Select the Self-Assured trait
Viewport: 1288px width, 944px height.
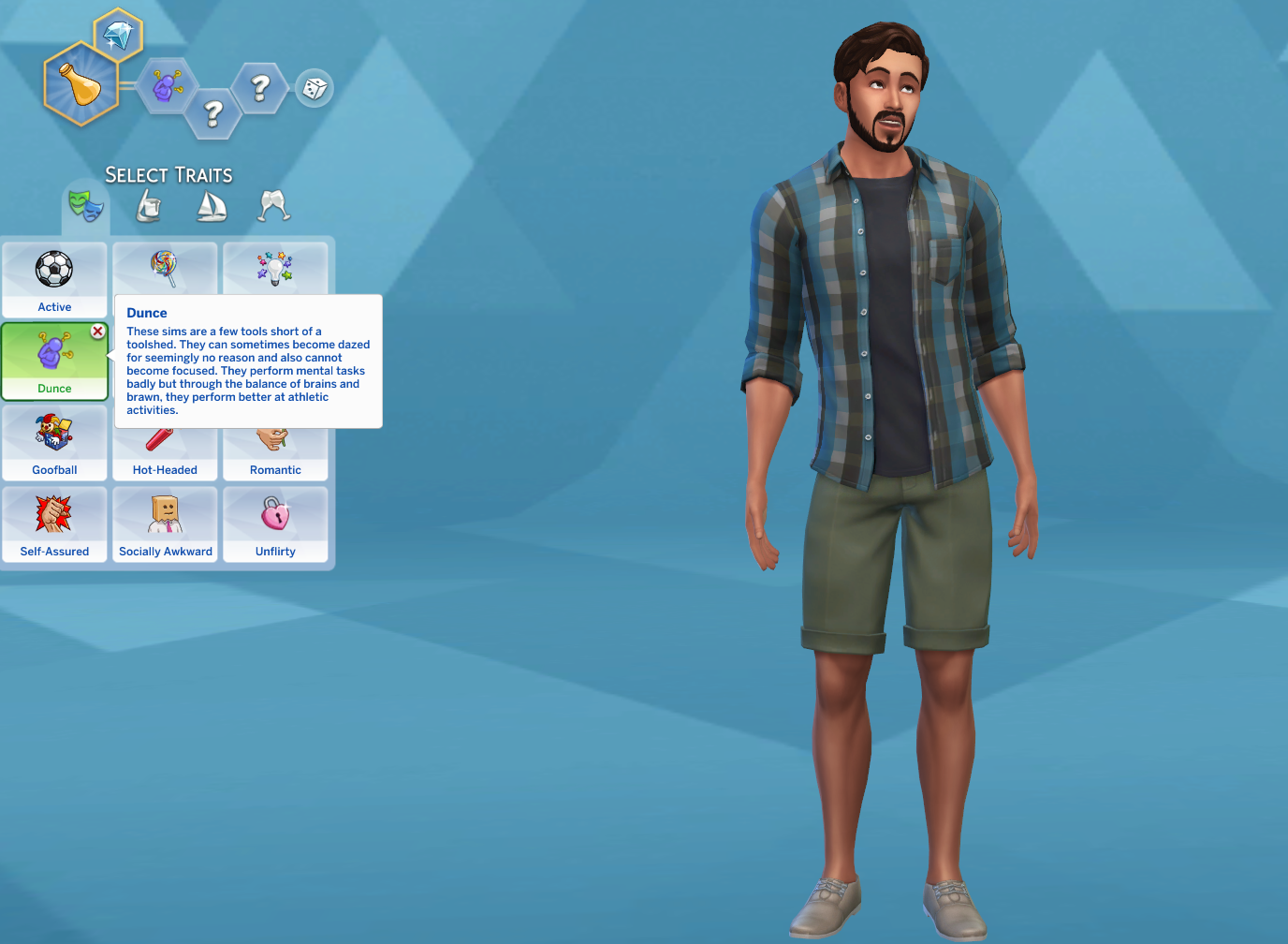click(x=54, y=522)
